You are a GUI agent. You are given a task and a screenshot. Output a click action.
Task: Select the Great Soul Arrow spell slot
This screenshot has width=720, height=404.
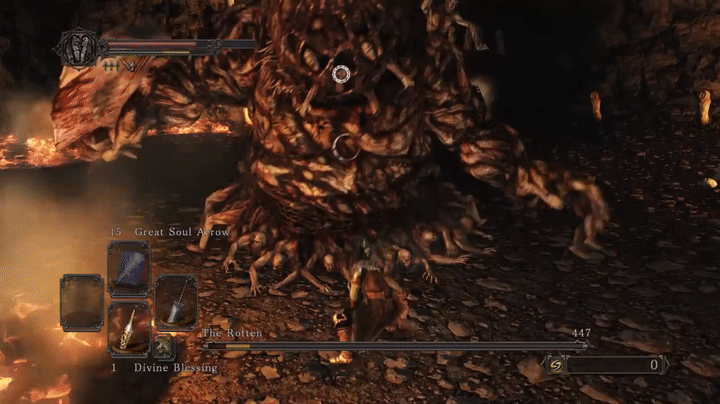coord(128,267)
